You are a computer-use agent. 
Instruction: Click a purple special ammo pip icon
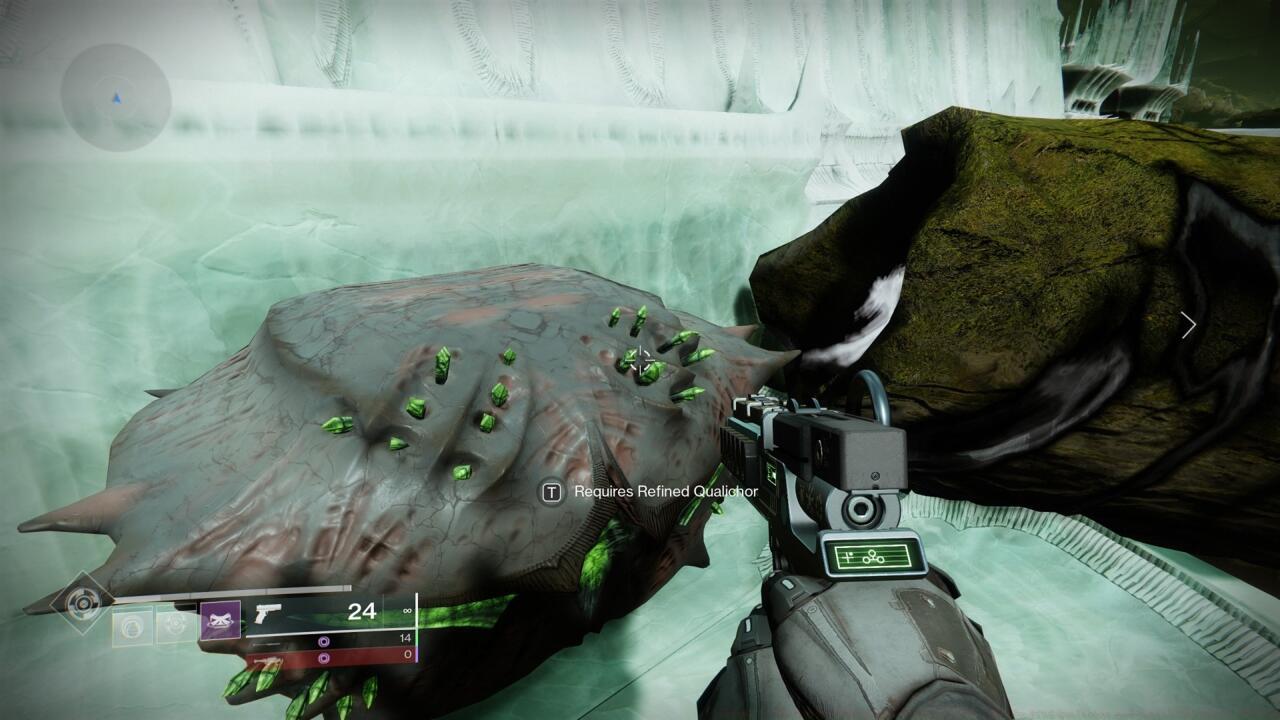pyautogui.click(x=323, y=641)
